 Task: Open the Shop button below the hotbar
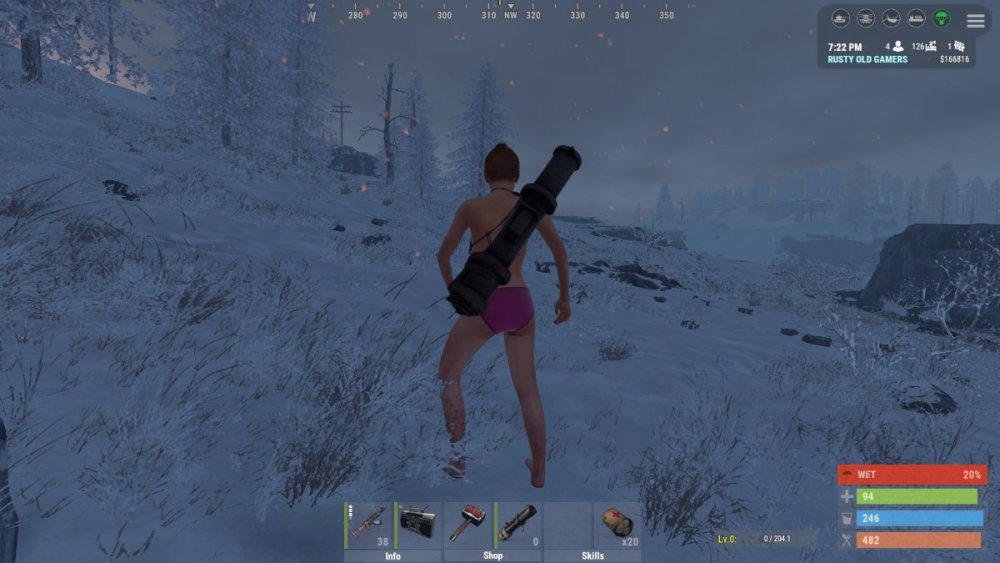(493, 556)
